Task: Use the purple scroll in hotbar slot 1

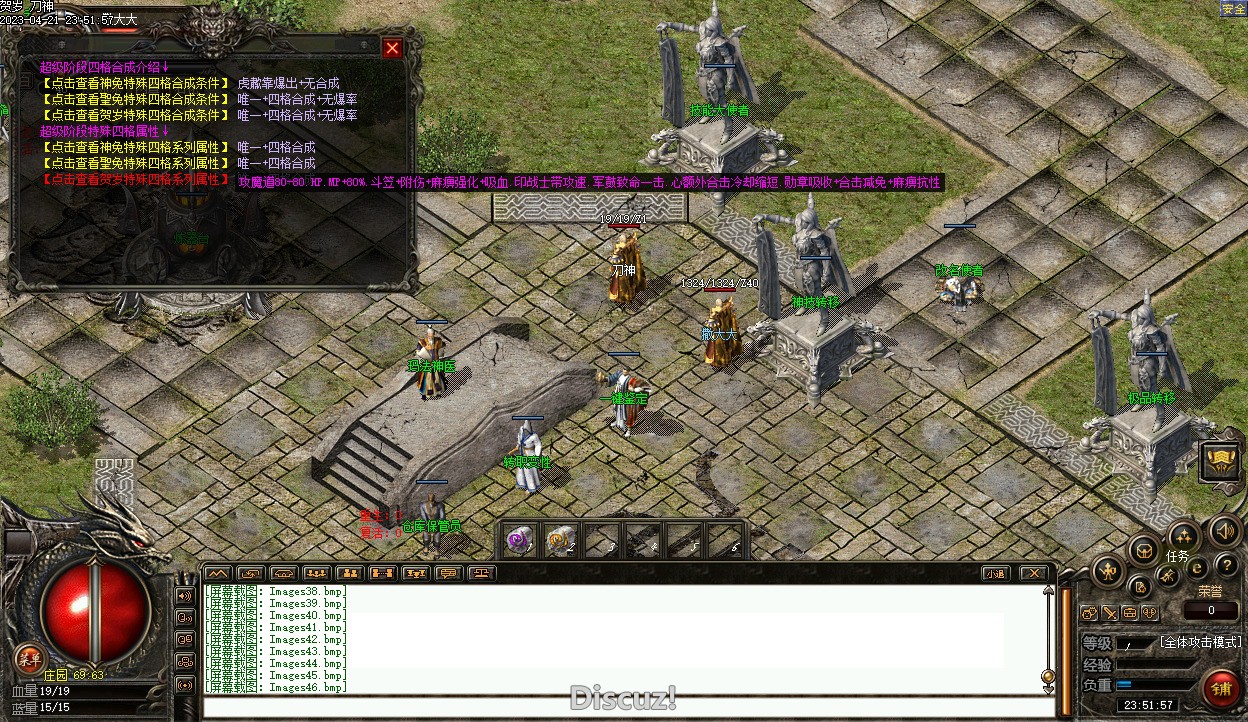Action: tap(519, 541)
